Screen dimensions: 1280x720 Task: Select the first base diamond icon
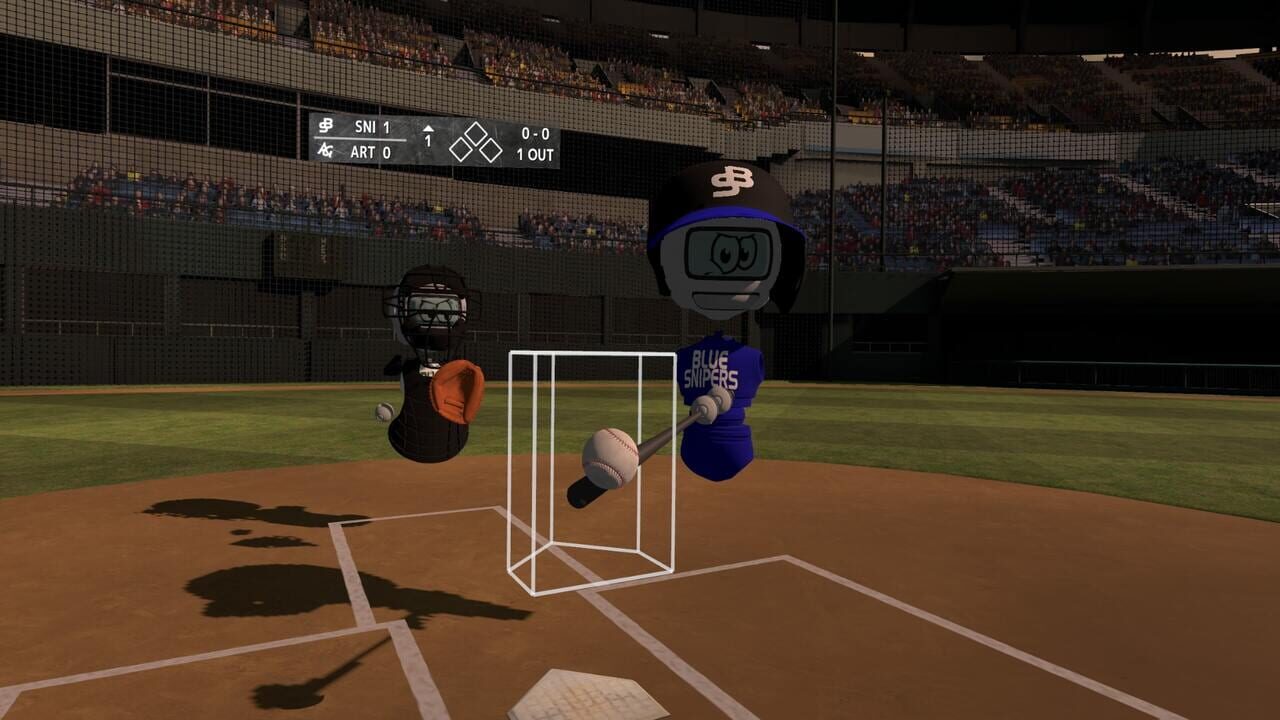click(x=491, y=150)
